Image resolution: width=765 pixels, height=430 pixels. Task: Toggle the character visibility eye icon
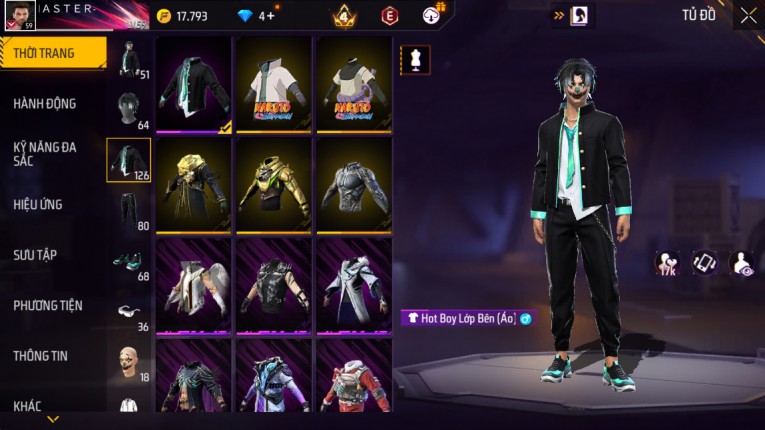(743, 263)
